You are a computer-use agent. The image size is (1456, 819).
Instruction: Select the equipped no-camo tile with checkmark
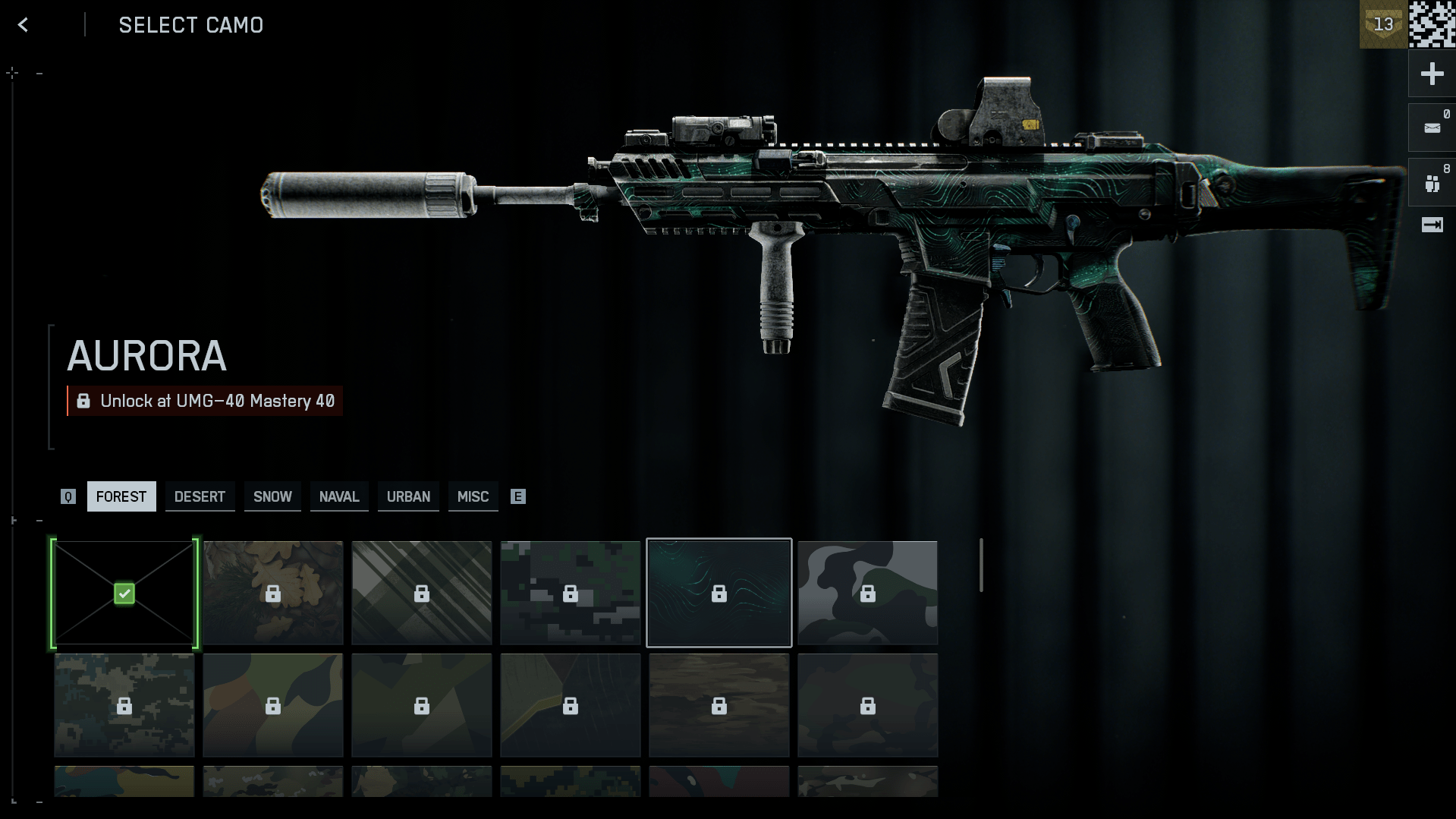(x=124, y=593)
